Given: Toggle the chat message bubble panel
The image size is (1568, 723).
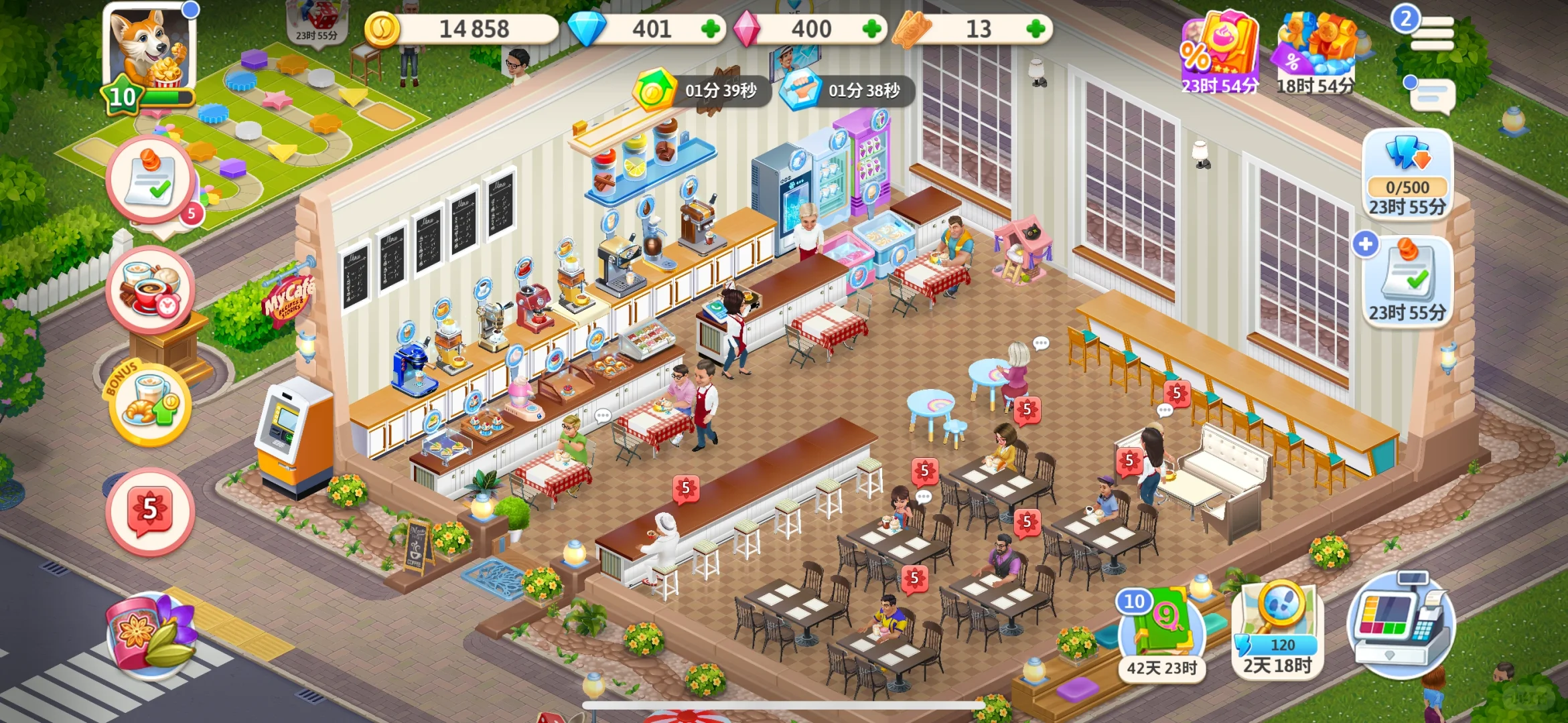Looking at the screenshot, I should coord(1433,94).
